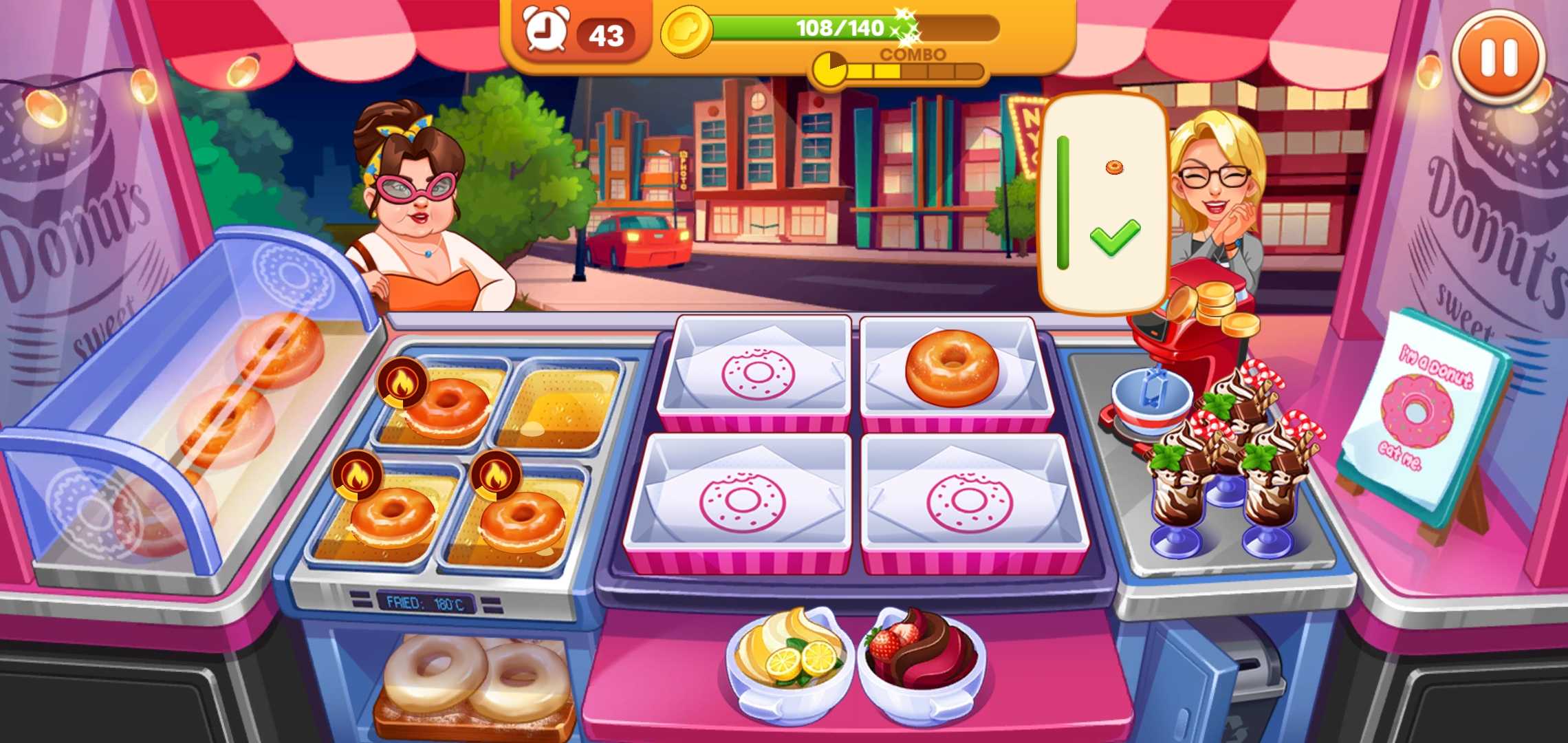The image size is (1568, 743).
Task: Collect the gold coins on the counter
Action: coord(1216,308)
